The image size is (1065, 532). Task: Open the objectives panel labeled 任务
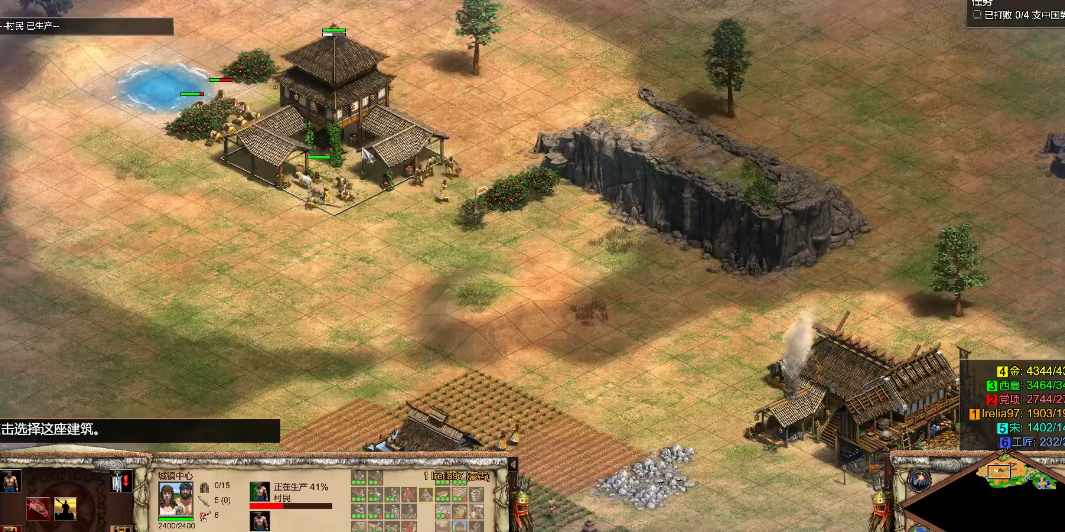[x=984, y=4]
